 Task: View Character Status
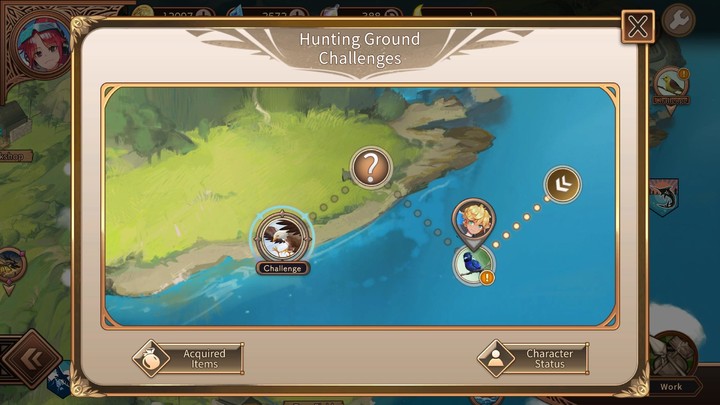532,358
